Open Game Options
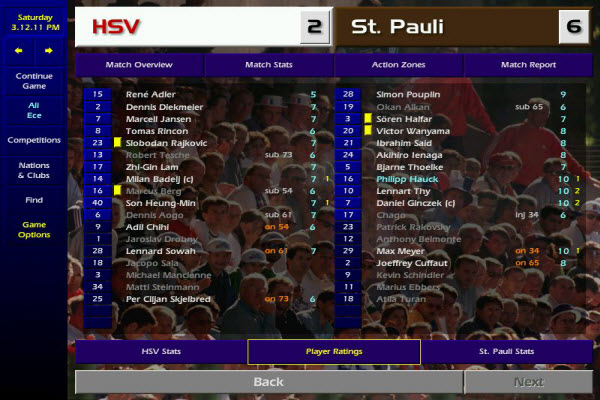Image resolution: width=600 pixels, height=400 pixels. point(34,229)
